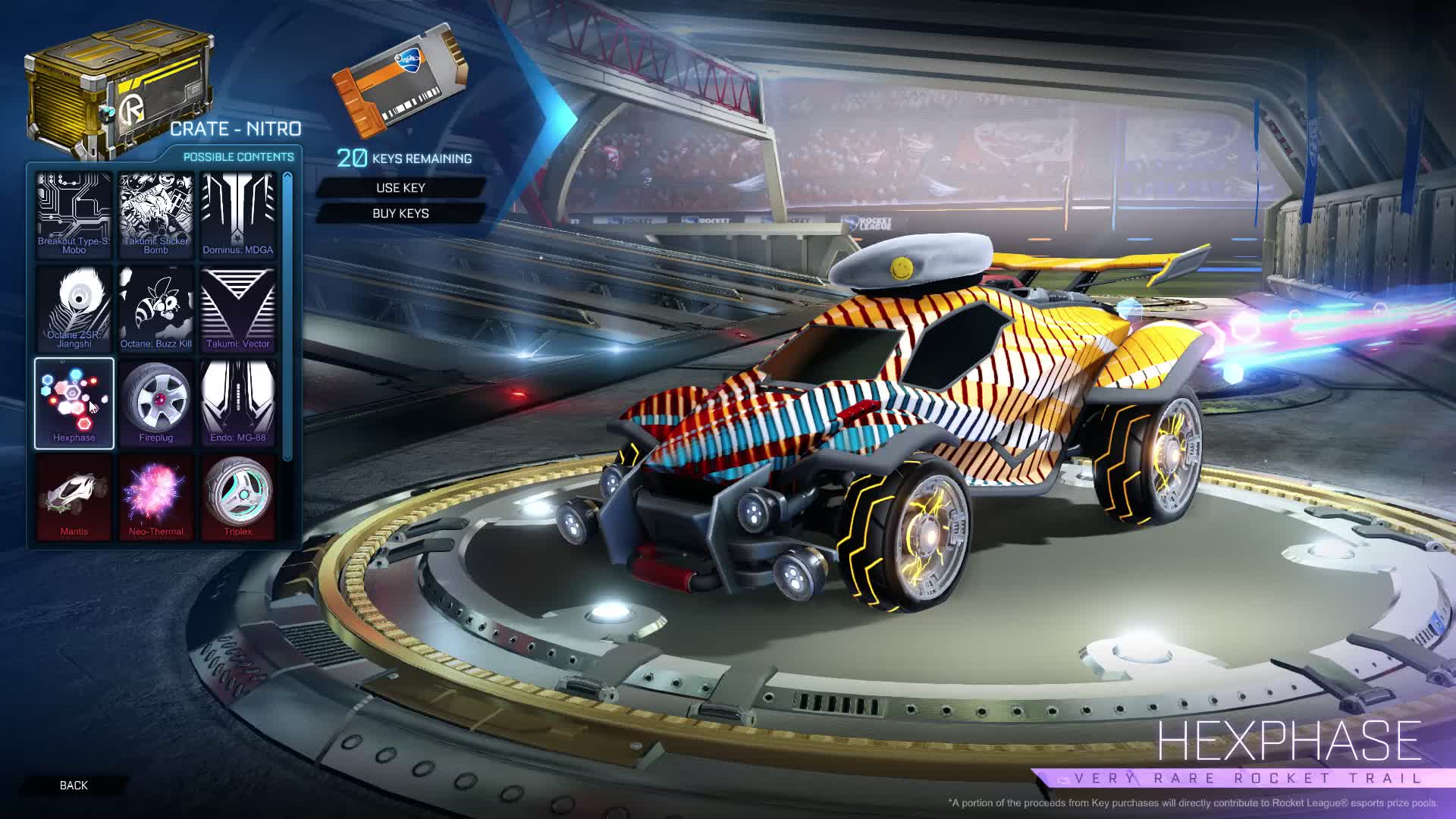The image size is (1456, 819).
Task: Click the Use Key button
Action: [x=403, y=187]
